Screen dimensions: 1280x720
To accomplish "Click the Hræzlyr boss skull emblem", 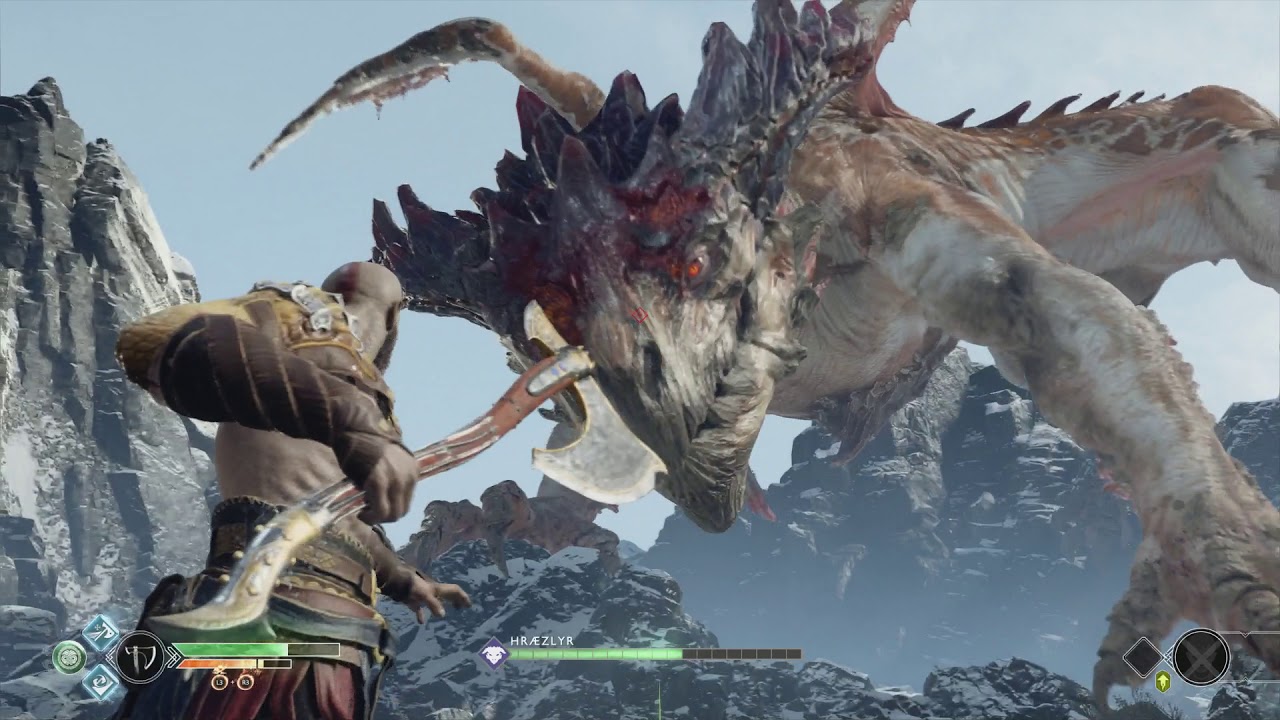I will coord(493,654).
